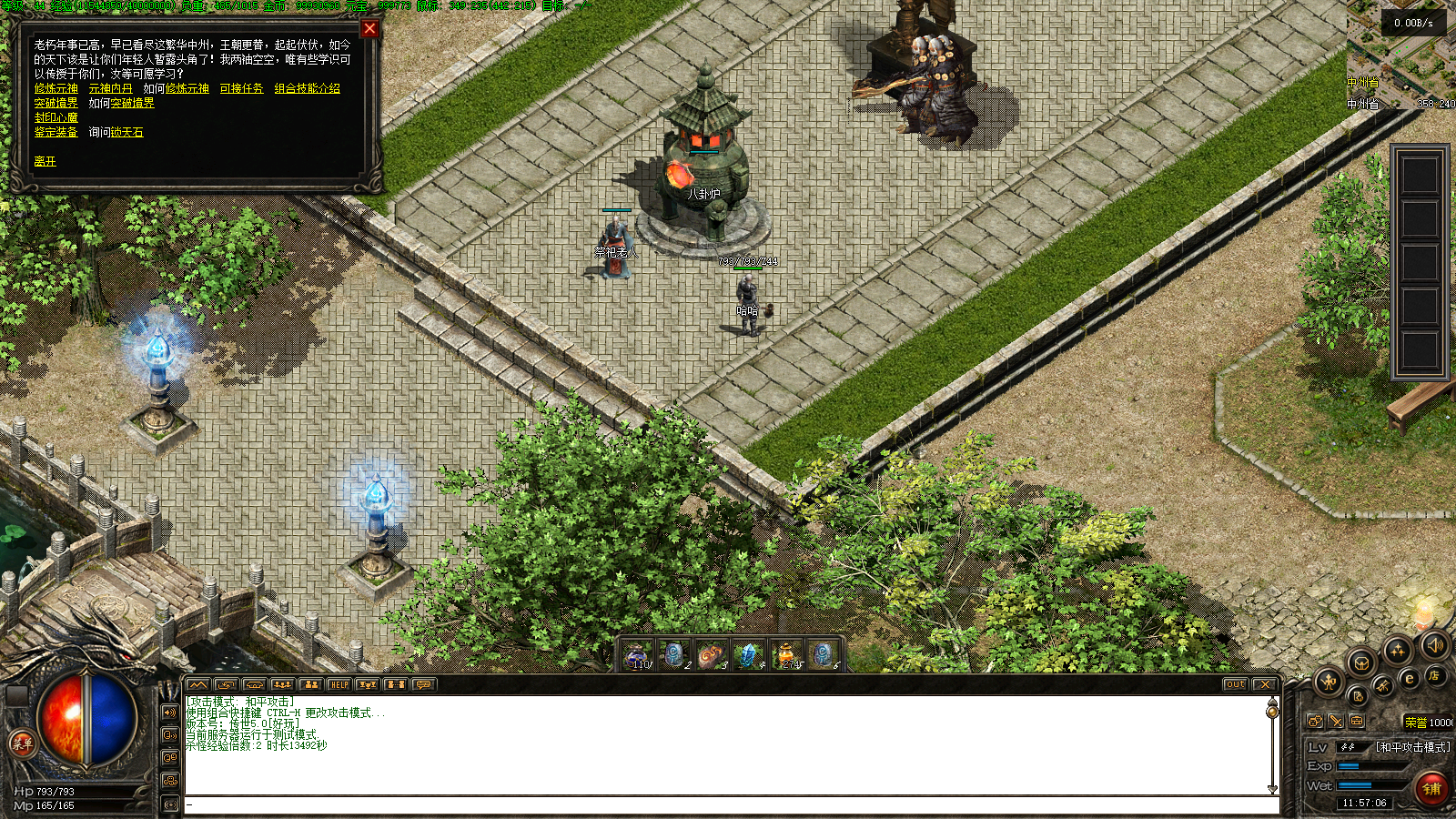Click the red 铺 stall button
Screen dimensions: 1456x819
1431,788
